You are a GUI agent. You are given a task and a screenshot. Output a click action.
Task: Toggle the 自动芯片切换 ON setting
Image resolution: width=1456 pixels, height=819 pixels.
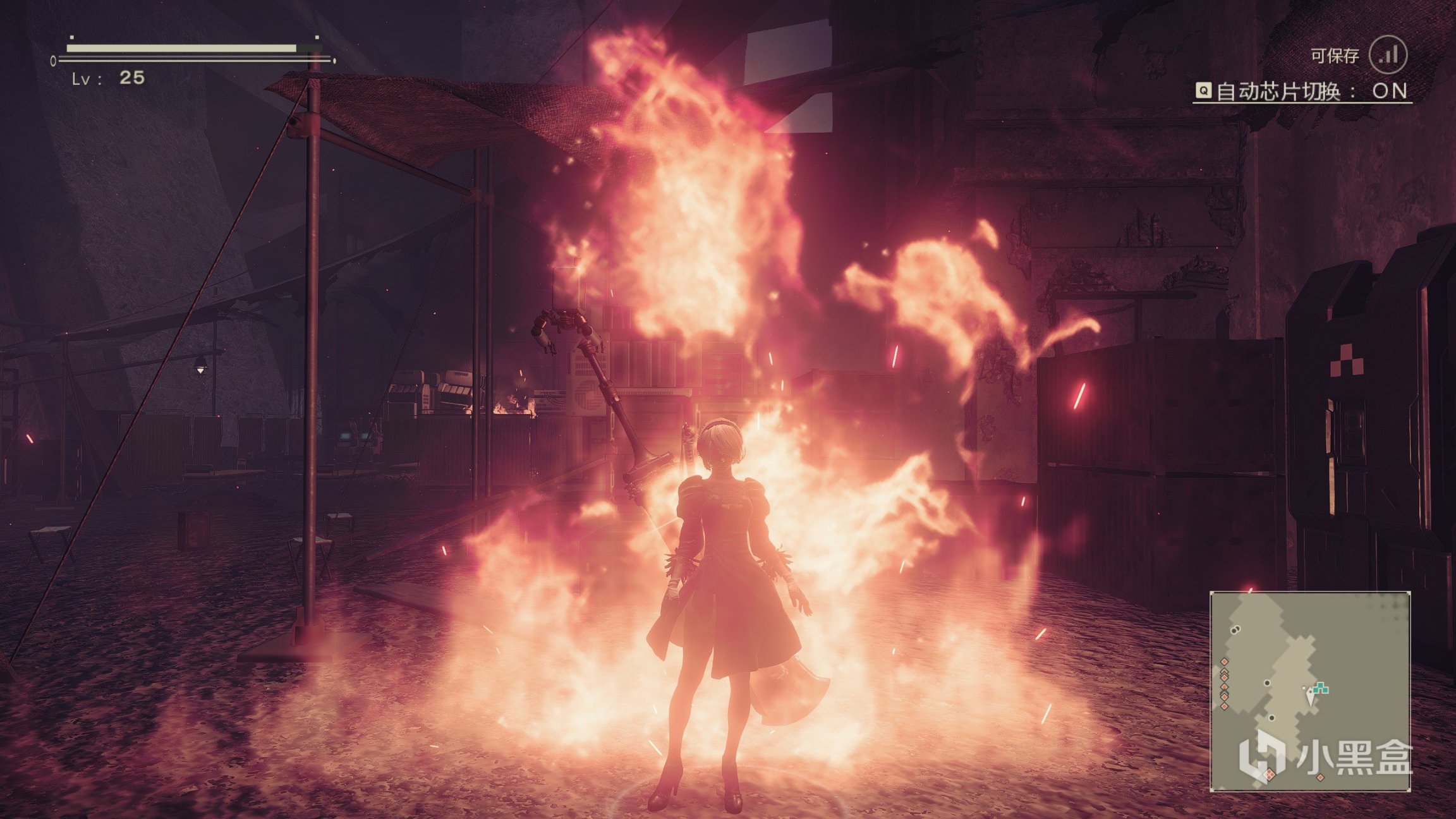(x=1302, y=92)
